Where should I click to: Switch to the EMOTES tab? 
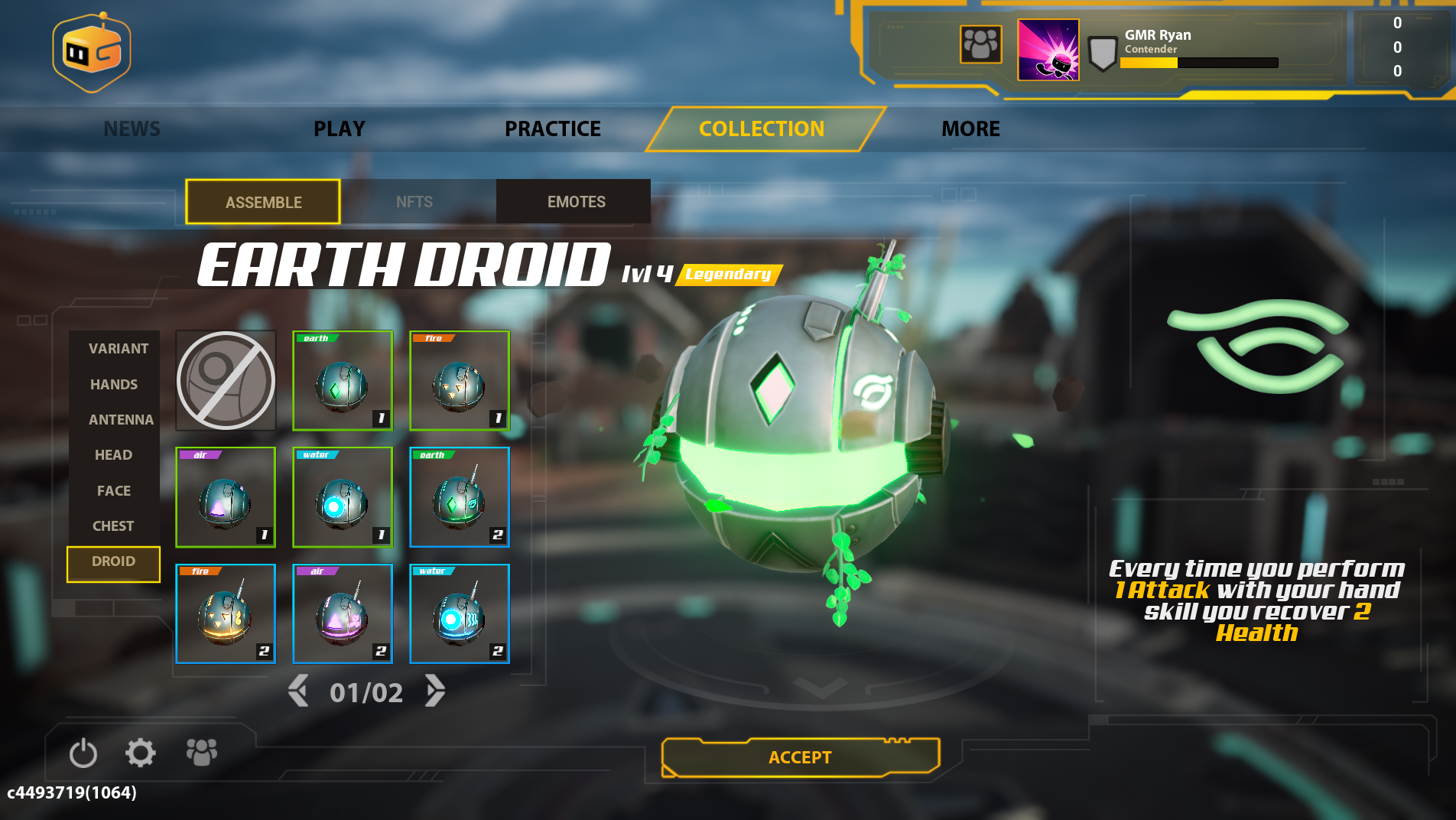[x=576, y=202]
